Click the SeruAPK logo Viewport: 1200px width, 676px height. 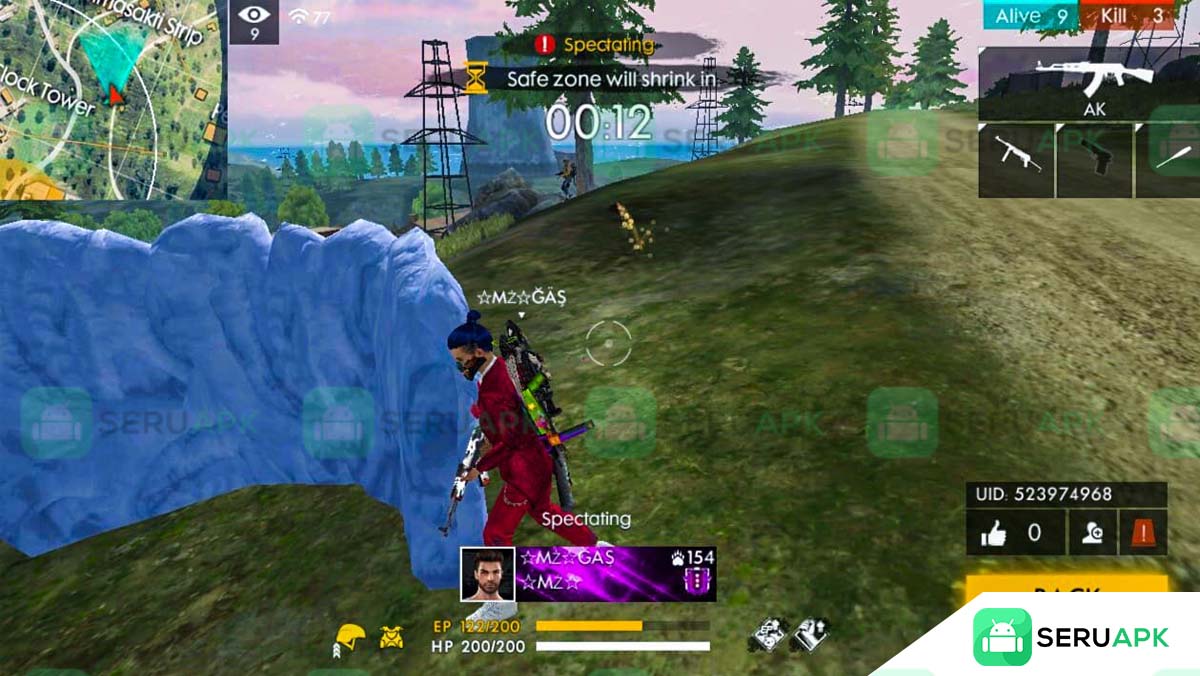coord(1070,637)
